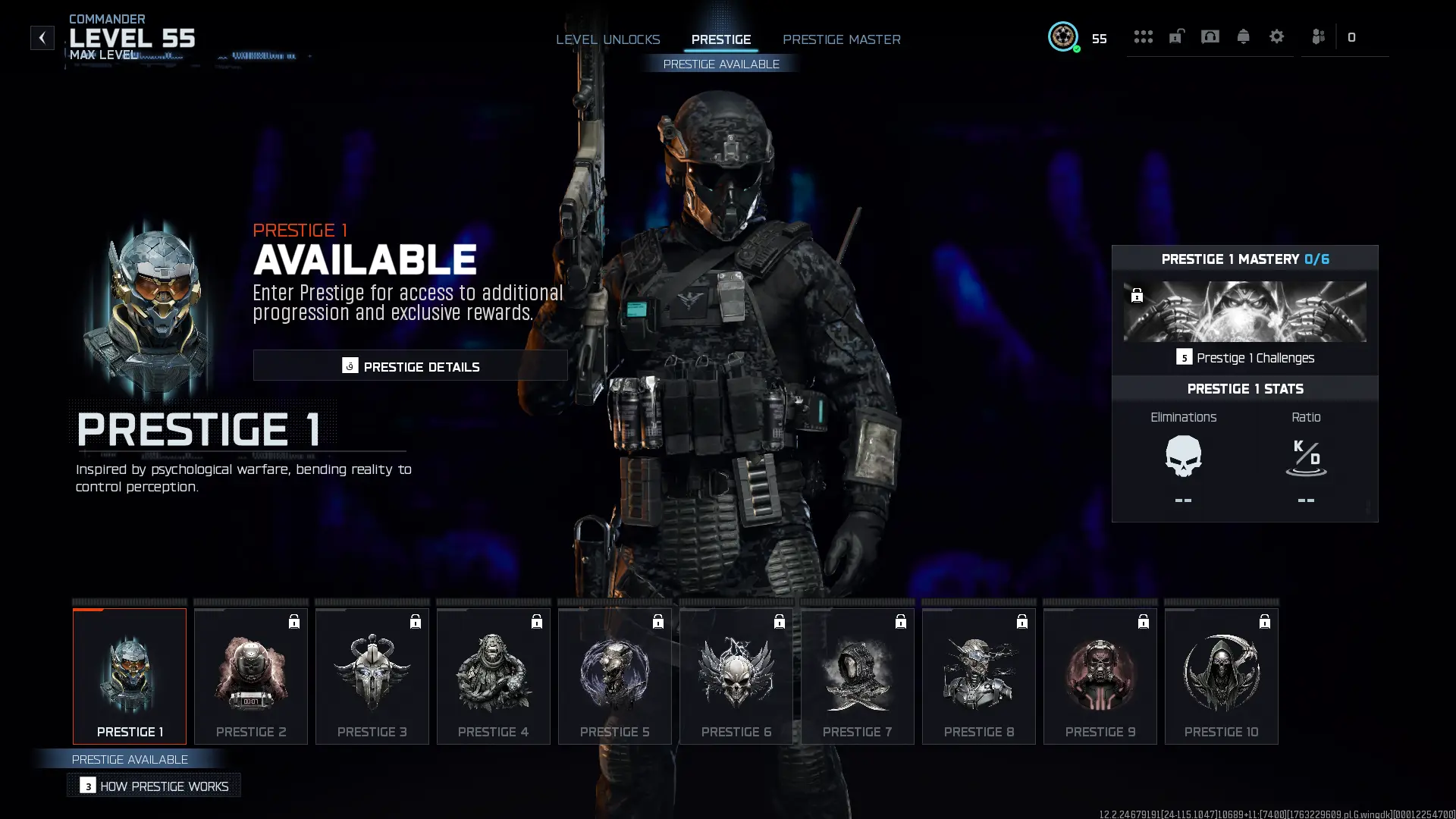
Task: Open the settings gear icon
Action: tap(1277, 36)
